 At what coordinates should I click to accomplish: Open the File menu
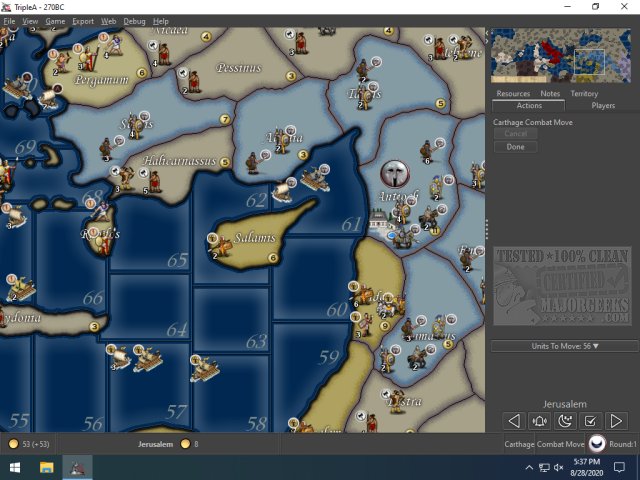click(x=9, y=21)
